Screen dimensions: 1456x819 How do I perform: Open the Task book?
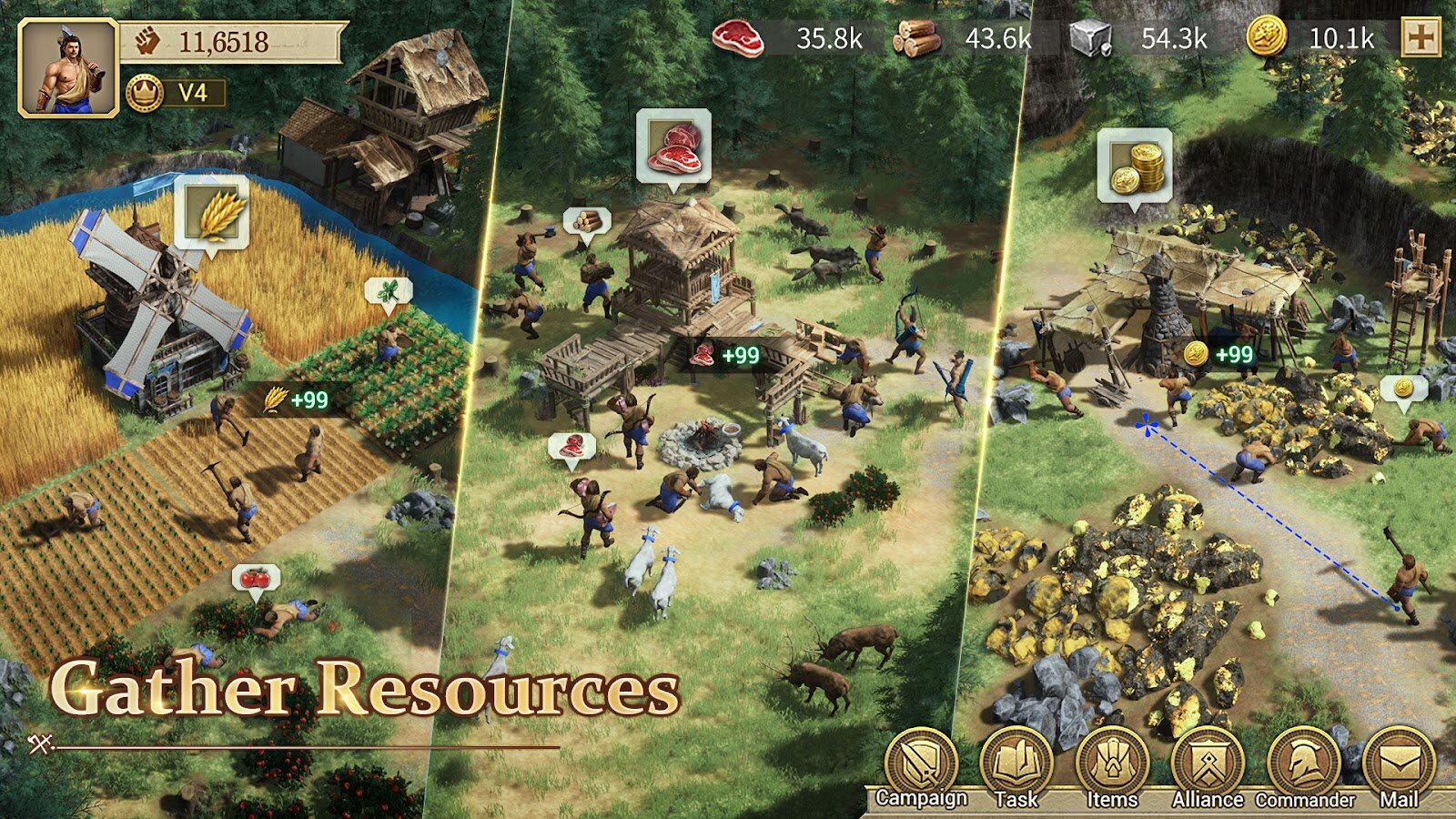(x=1016, y=764)
